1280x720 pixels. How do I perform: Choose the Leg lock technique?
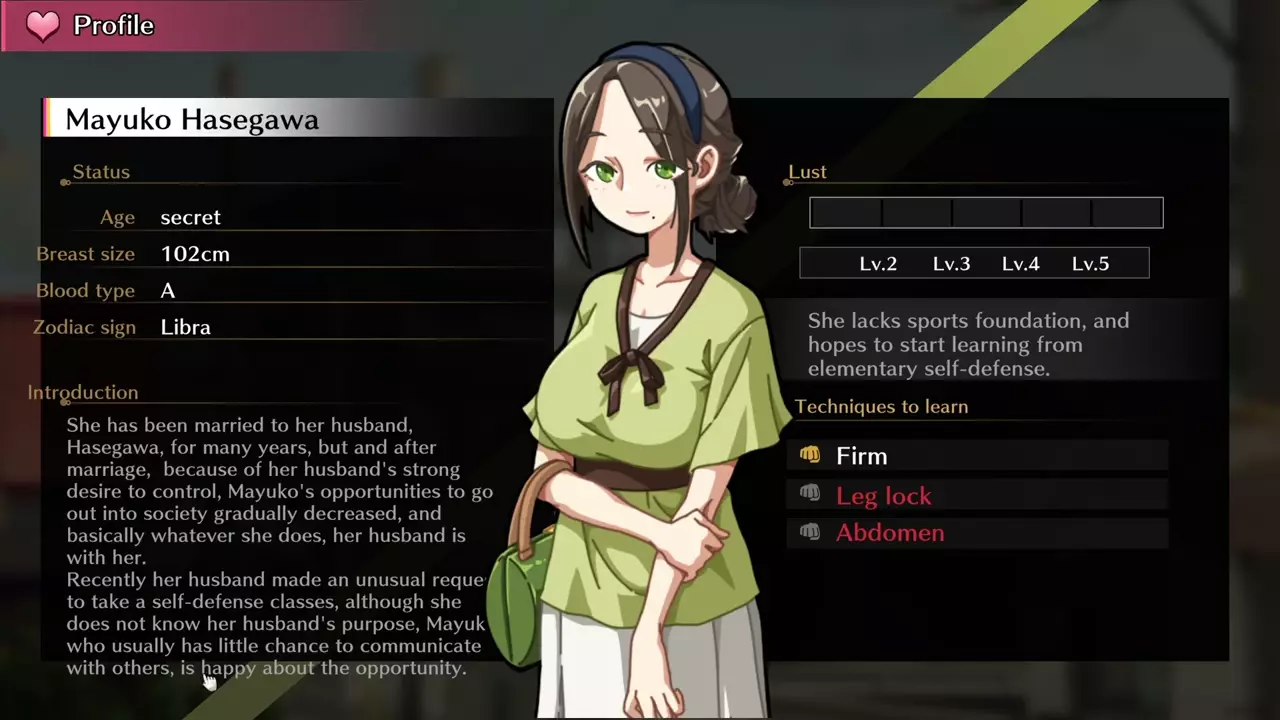[x=884, y=495]
